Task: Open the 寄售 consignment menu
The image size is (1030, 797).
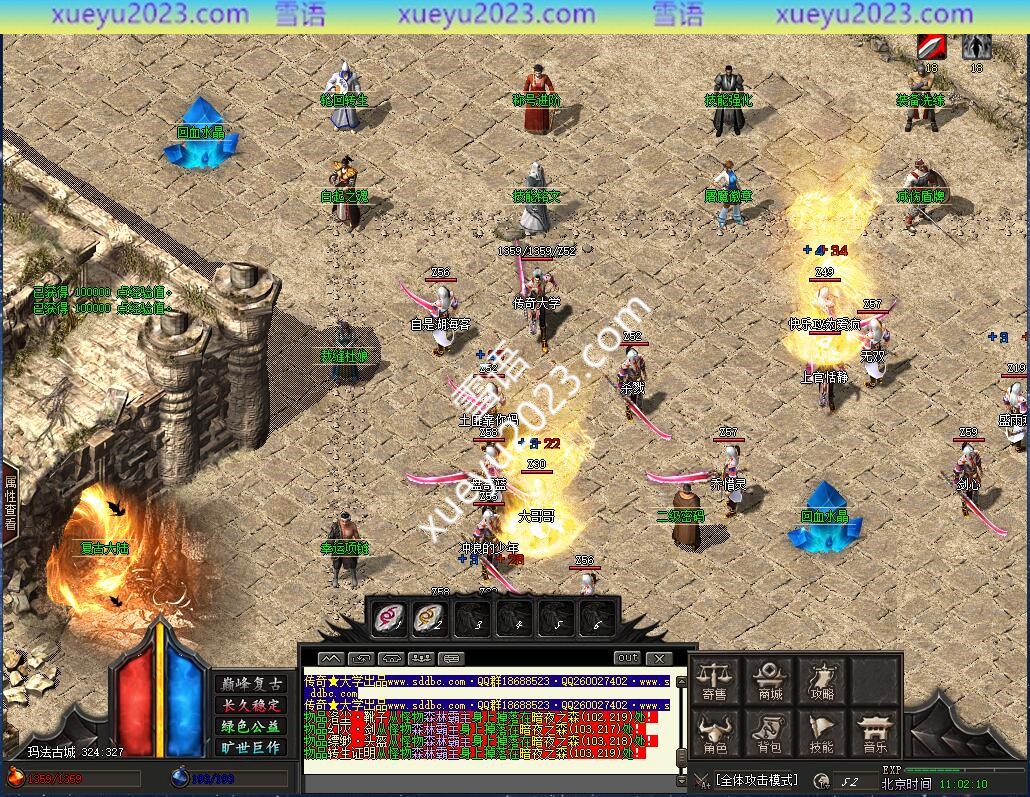Action: tap(714, 681)
